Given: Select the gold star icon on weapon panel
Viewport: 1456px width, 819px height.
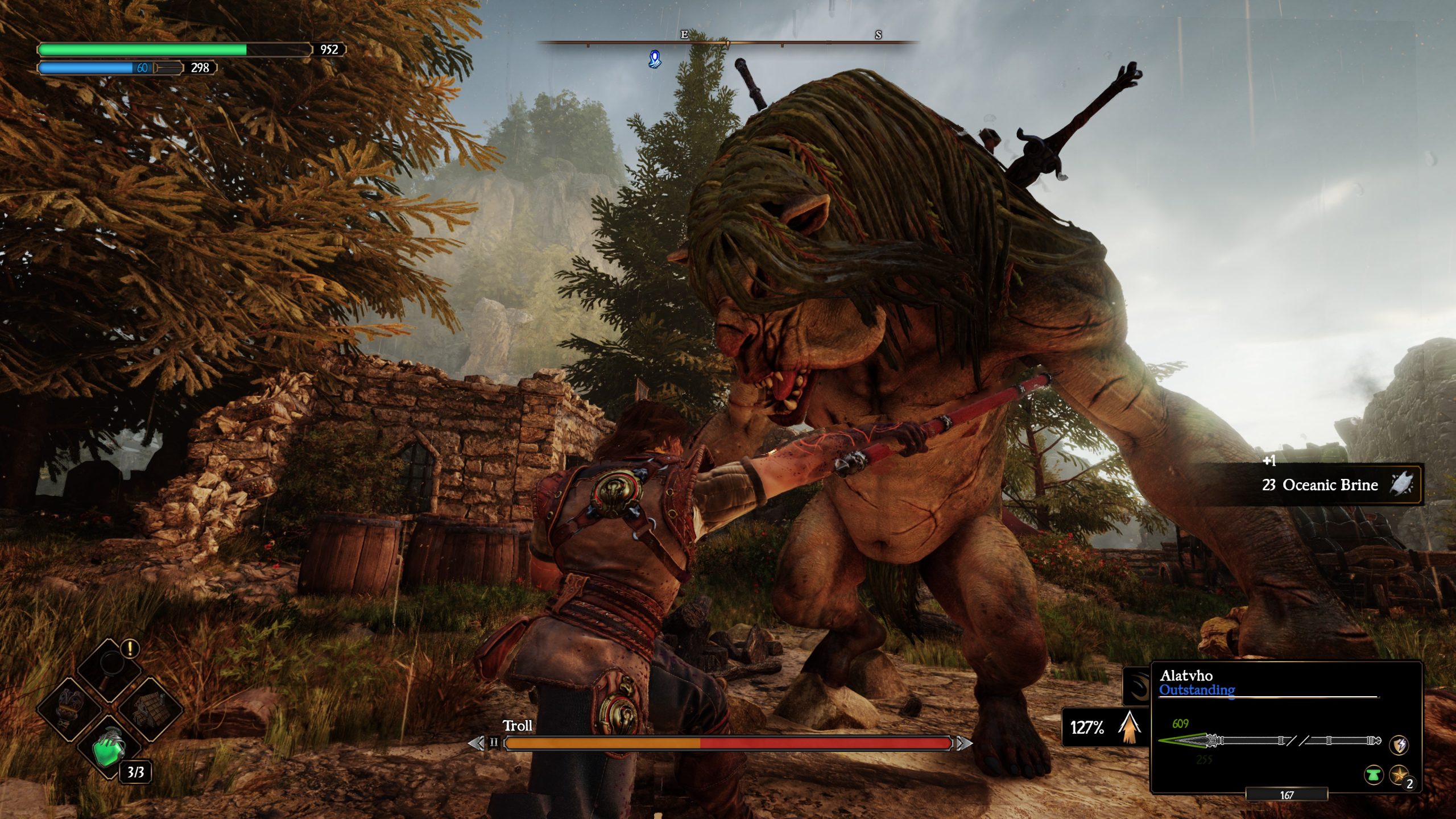Looking at the screenshot, I should coord(1399,775).
